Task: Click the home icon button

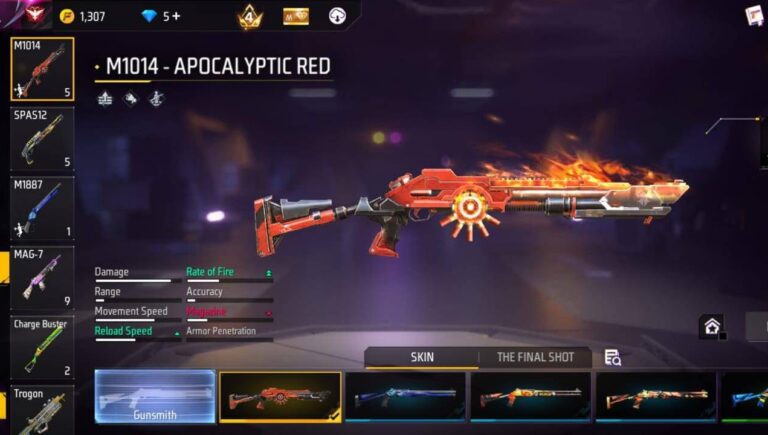Action: 711,326
